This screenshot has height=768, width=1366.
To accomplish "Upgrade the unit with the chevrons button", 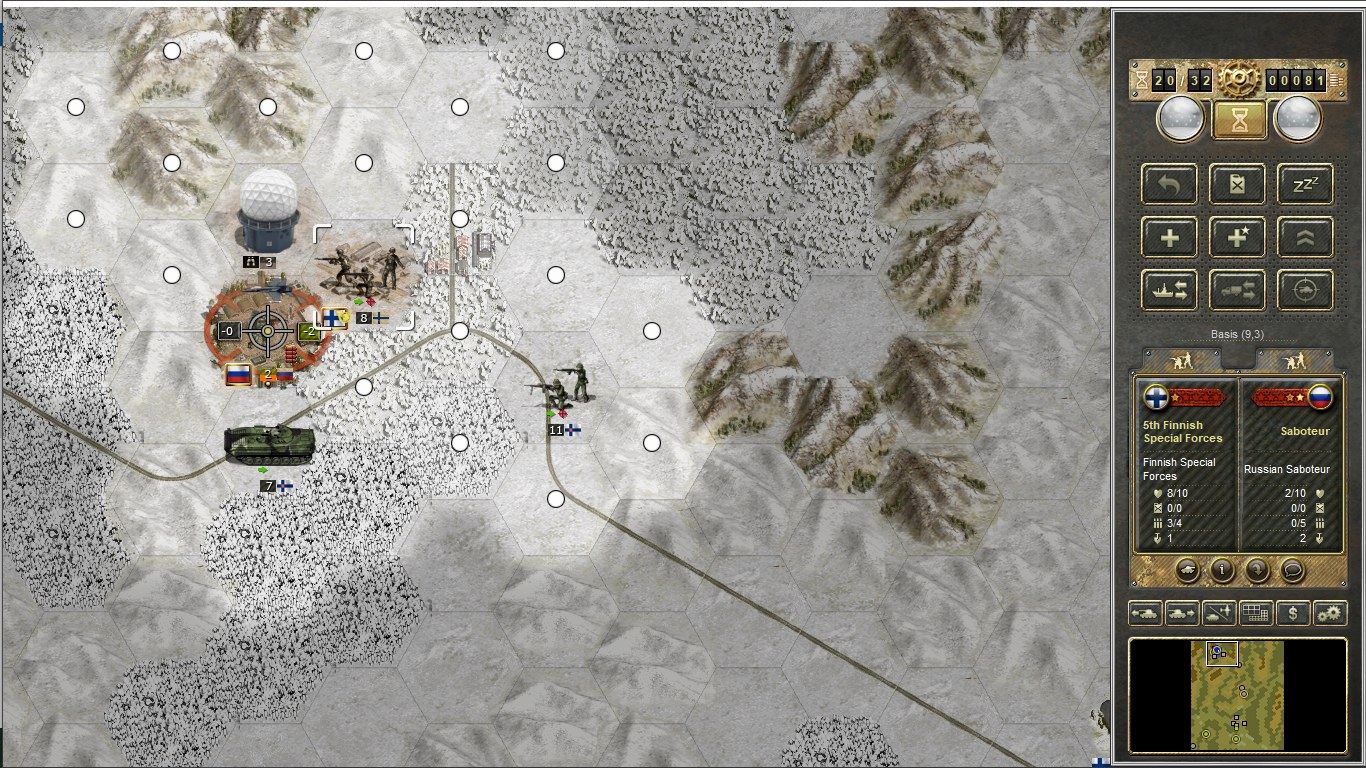I will click(1304, 237).
